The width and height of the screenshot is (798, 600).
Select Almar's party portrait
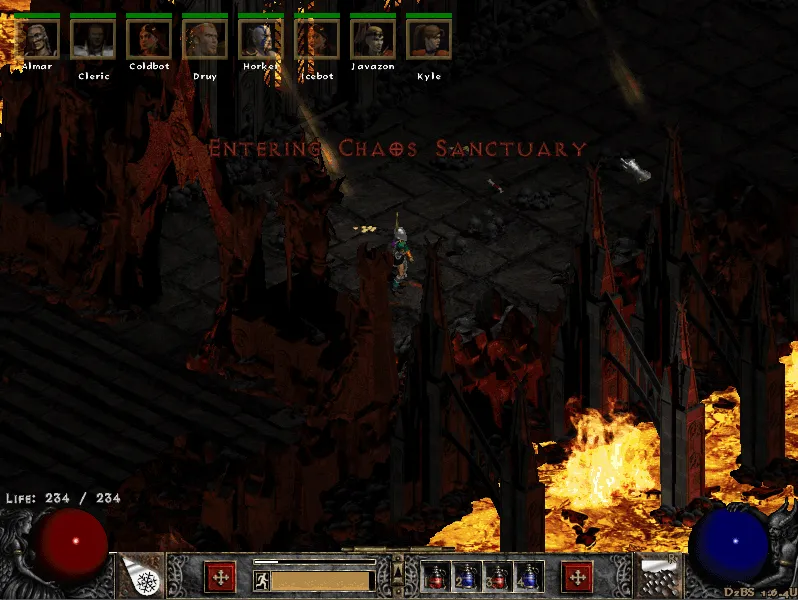(37, 39)
